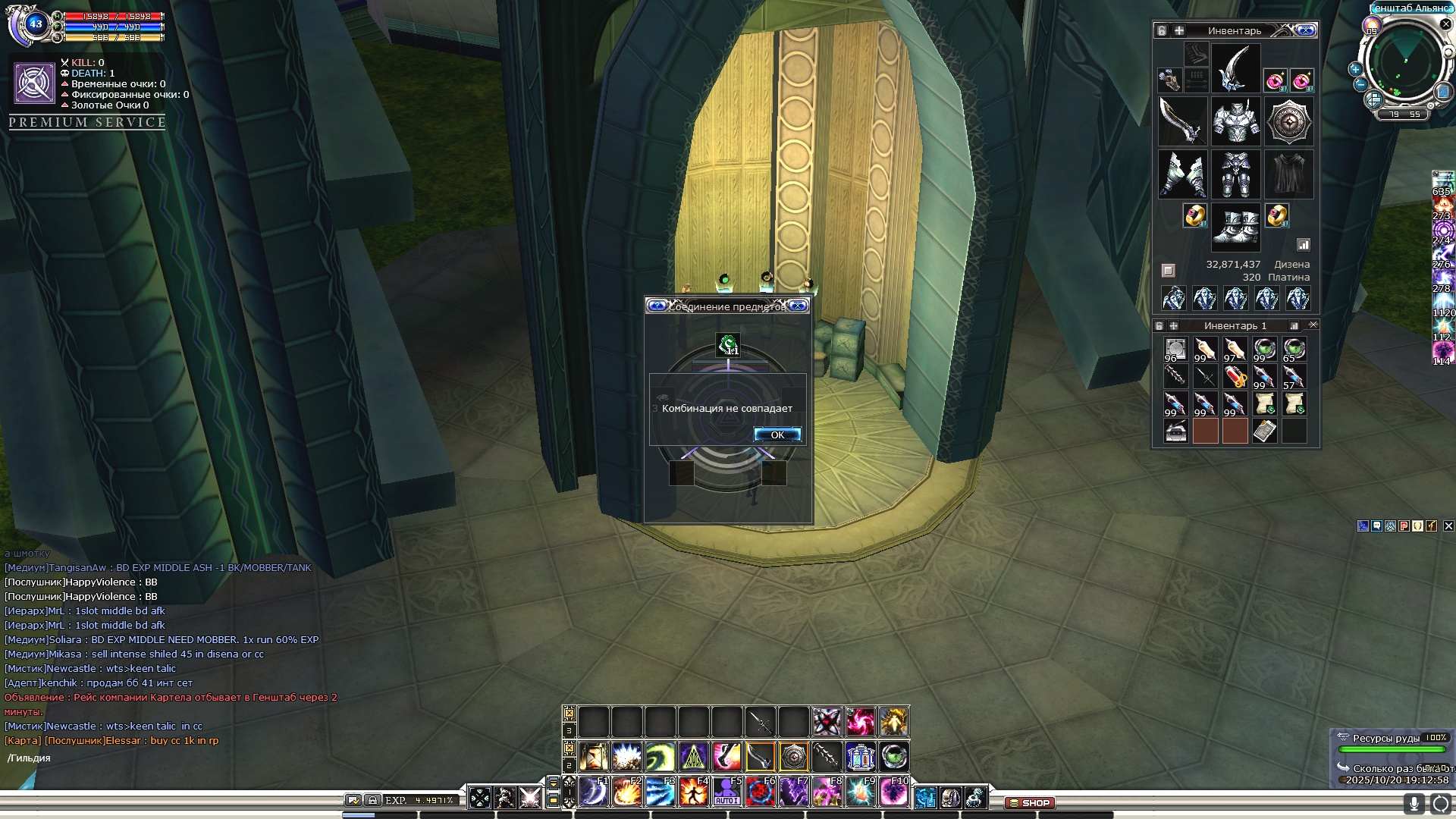Click the Гильдия chat input line

pos(152,758)
